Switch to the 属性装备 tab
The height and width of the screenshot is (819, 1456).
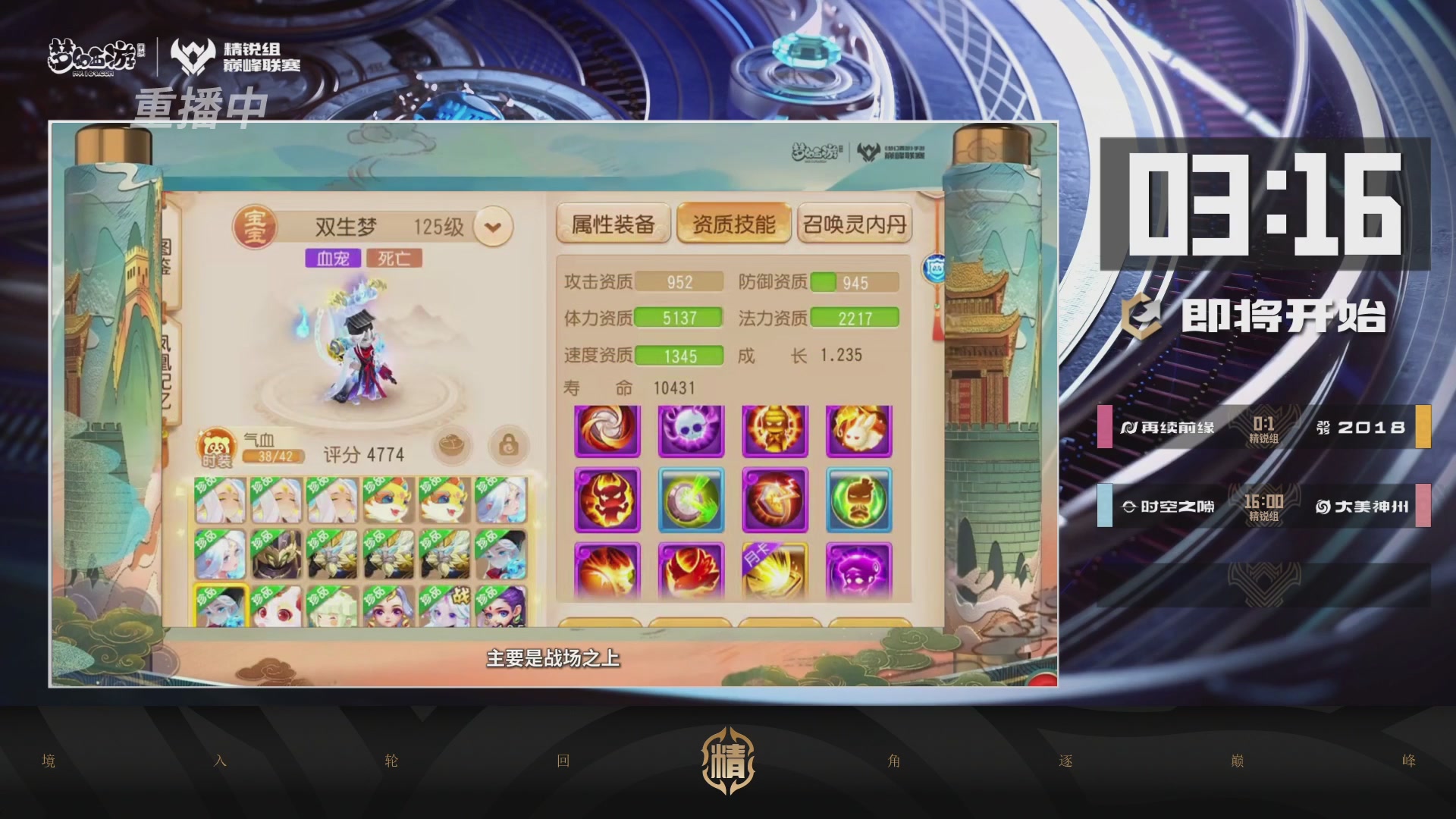pos(614,223)
